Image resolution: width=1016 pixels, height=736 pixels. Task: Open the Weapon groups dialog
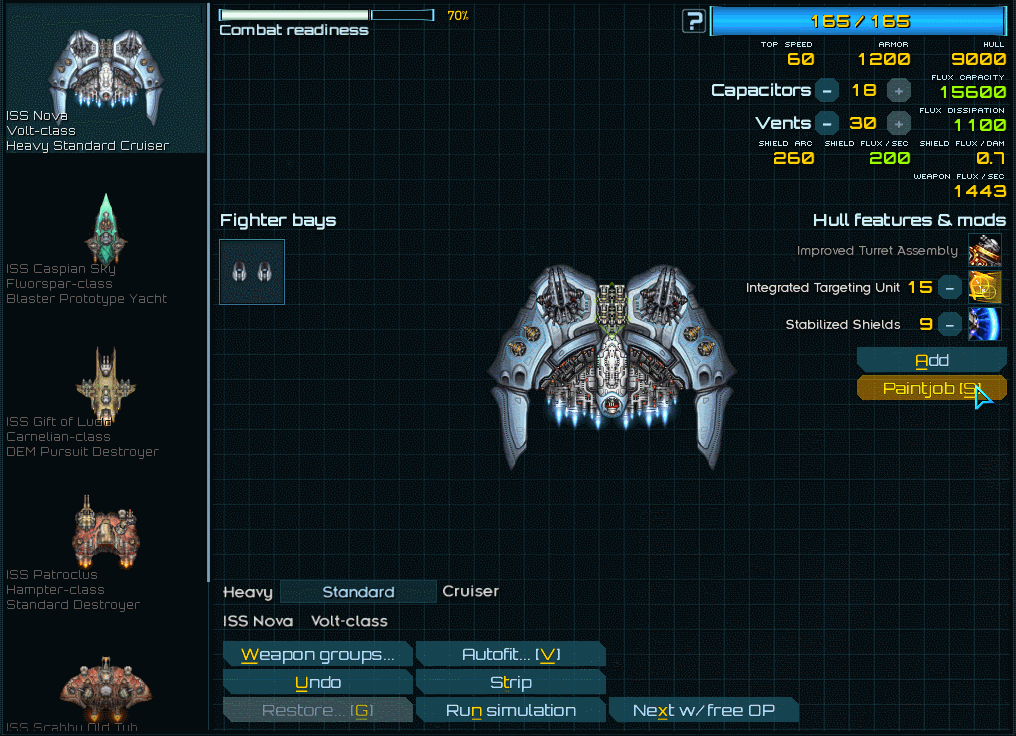click(x=317, y=655)
